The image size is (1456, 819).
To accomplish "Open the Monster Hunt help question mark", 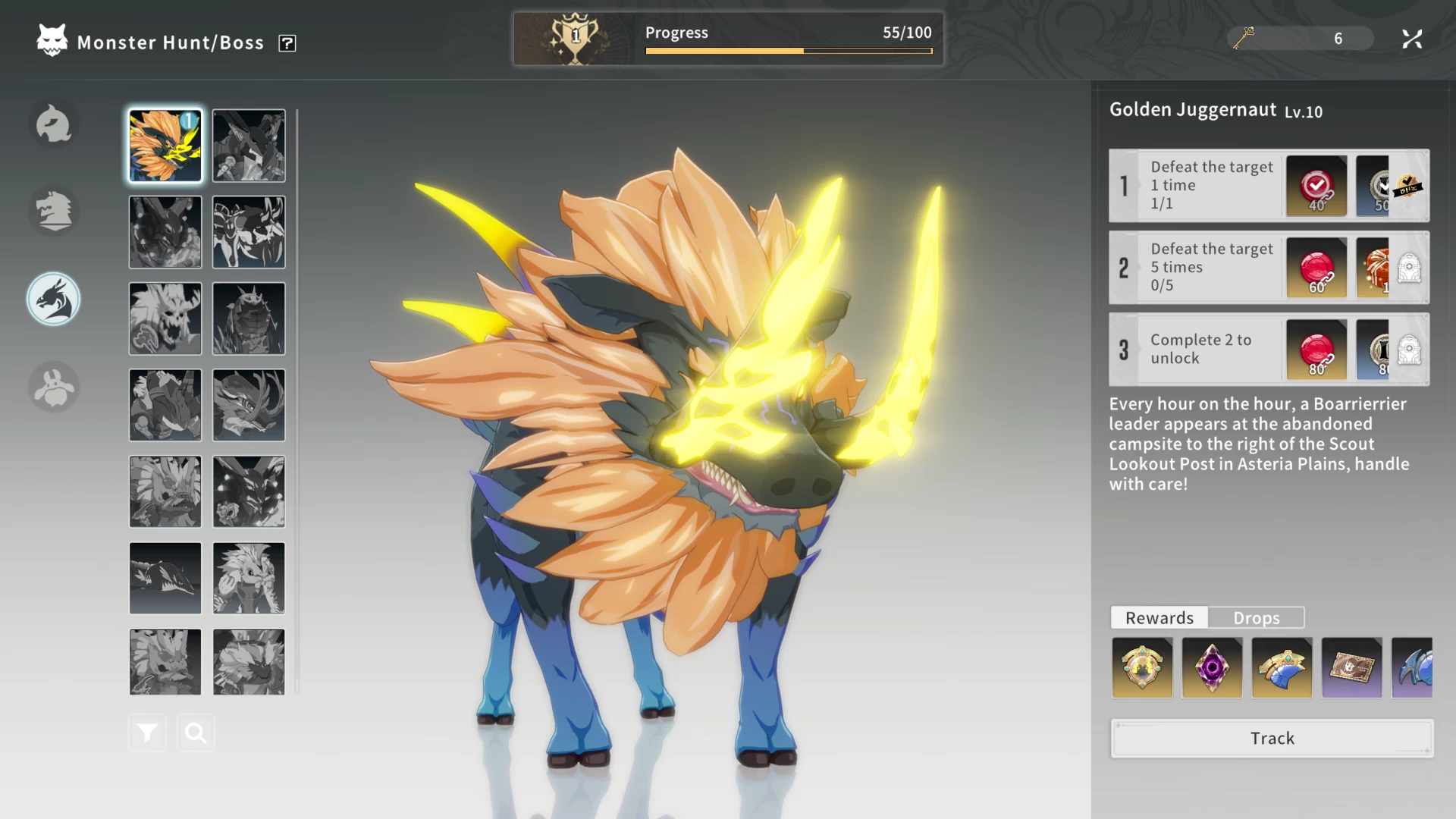I will point(287,43).
